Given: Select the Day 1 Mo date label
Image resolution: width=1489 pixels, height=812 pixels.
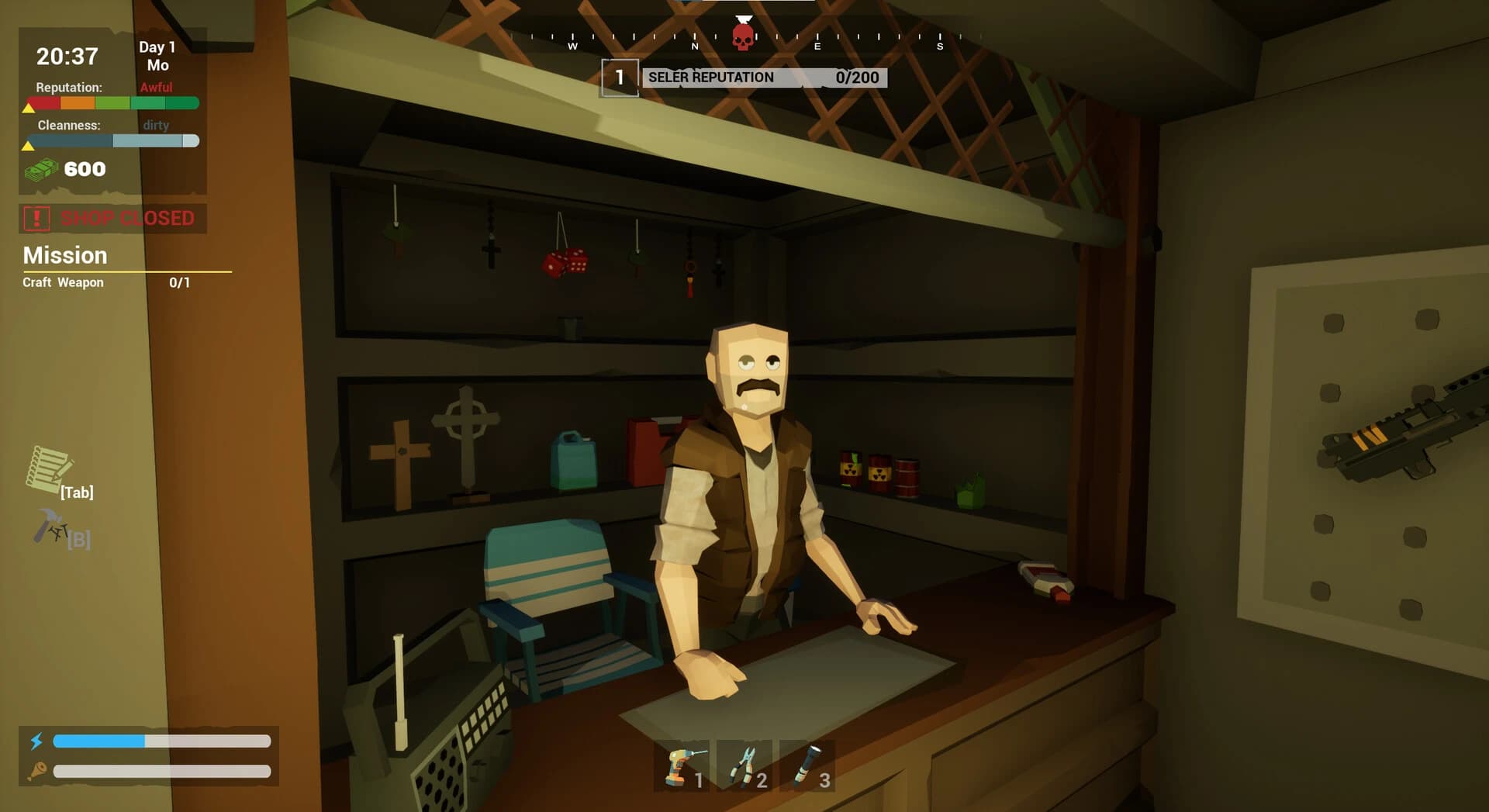Looking at the screenshot, I should coord(156,55).
